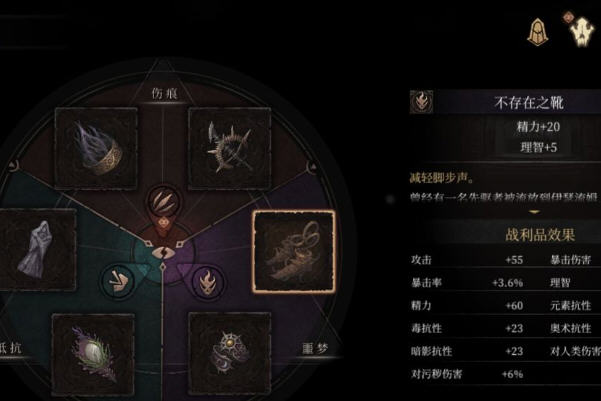The image size is (601, 401).
Task: Select the smoking crown trophy slot
Action: point(97,148)
